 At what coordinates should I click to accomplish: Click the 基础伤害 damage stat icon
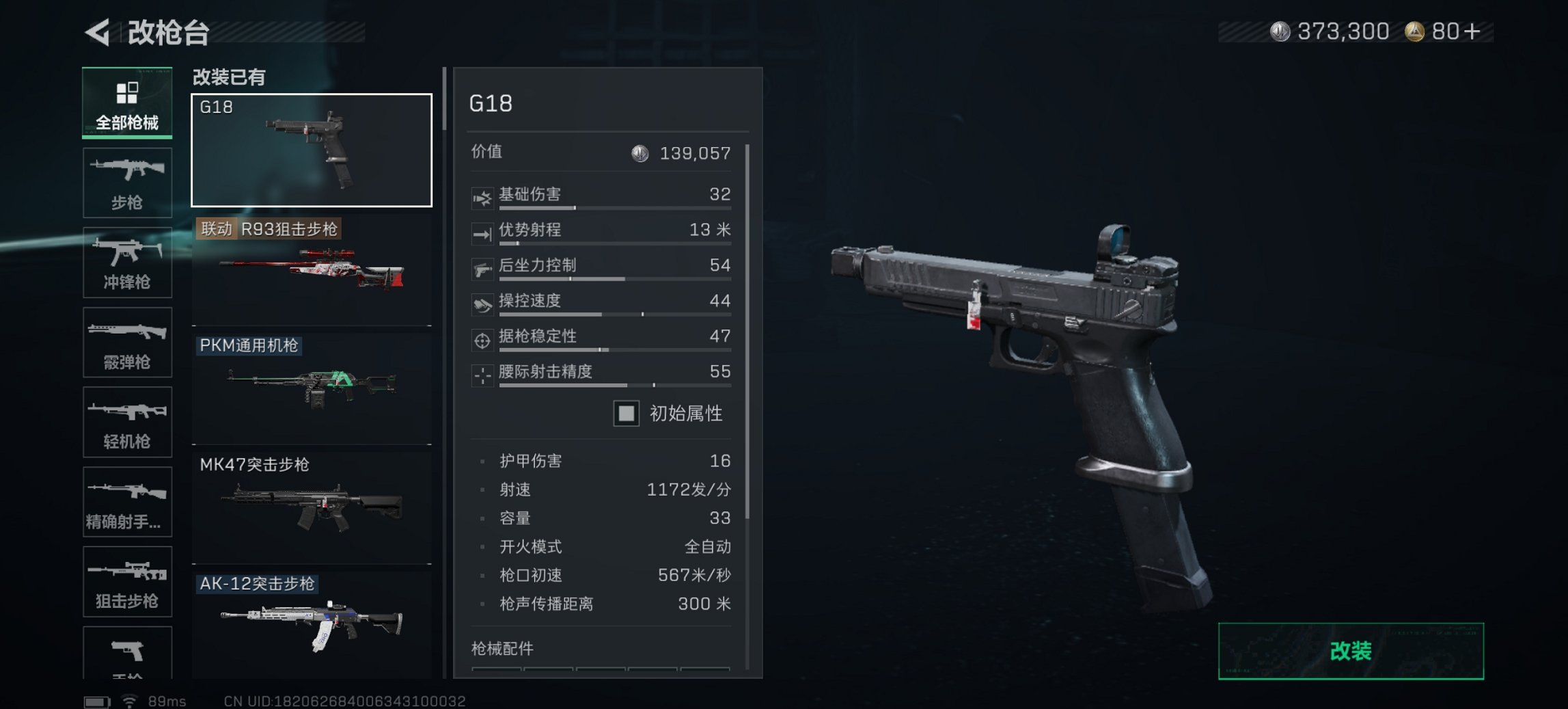coord(483,198)
